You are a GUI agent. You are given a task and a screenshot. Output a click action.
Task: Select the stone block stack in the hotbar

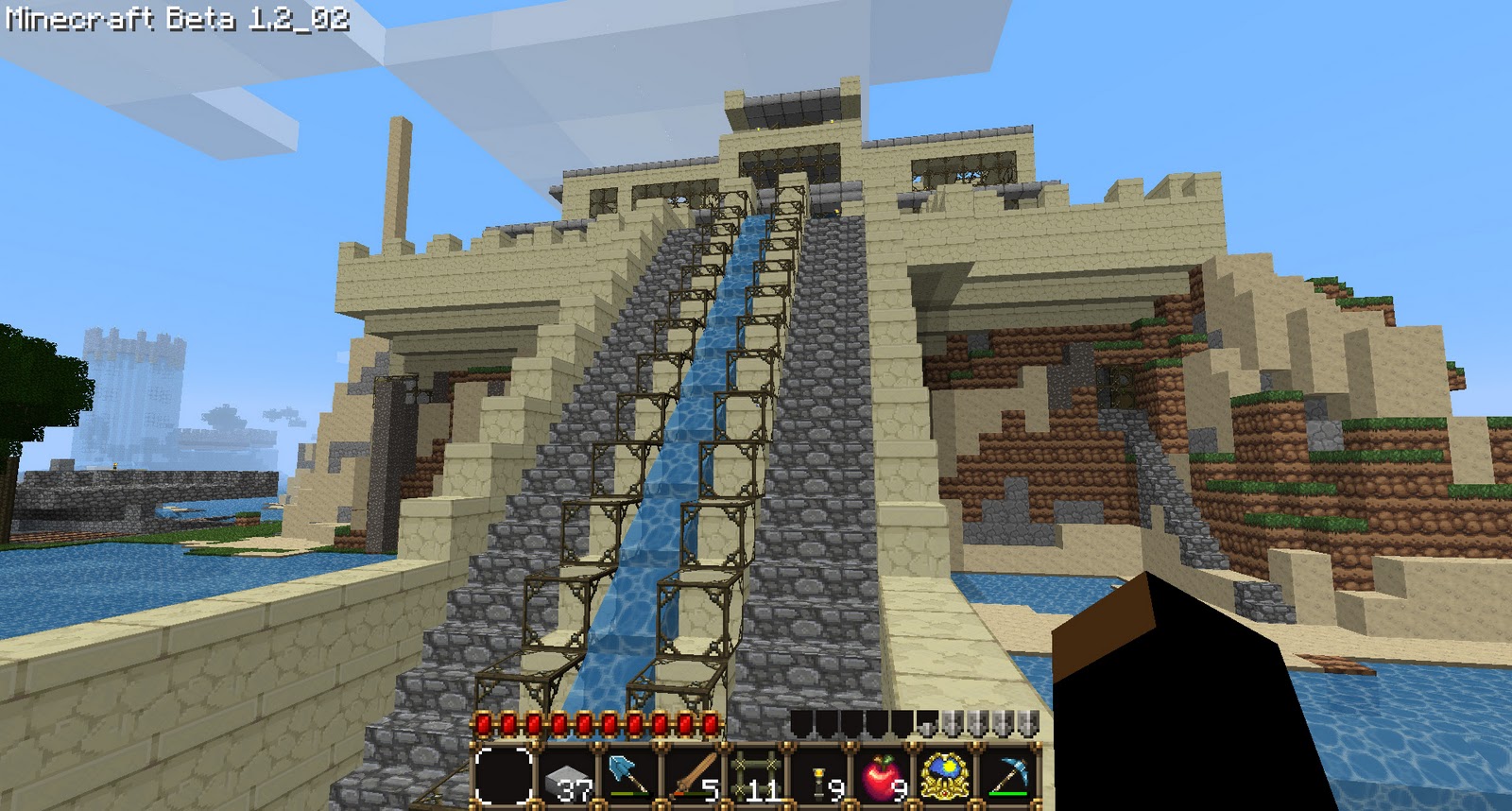568,777
